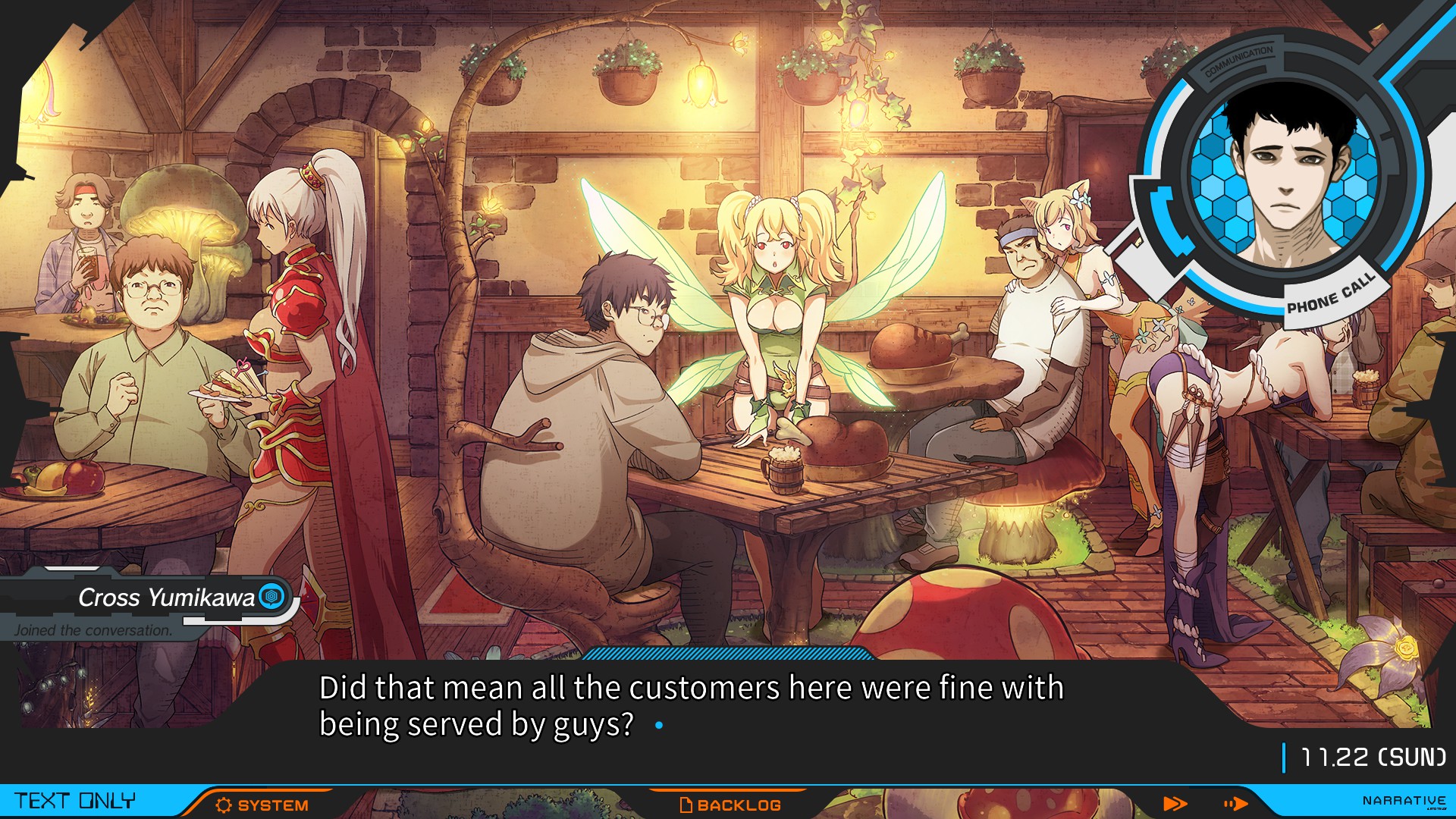The width and height of the screenshot is (1456, 819).
Task: Click the Cross Yumikawa nameplate
Action: pos(165,598)
